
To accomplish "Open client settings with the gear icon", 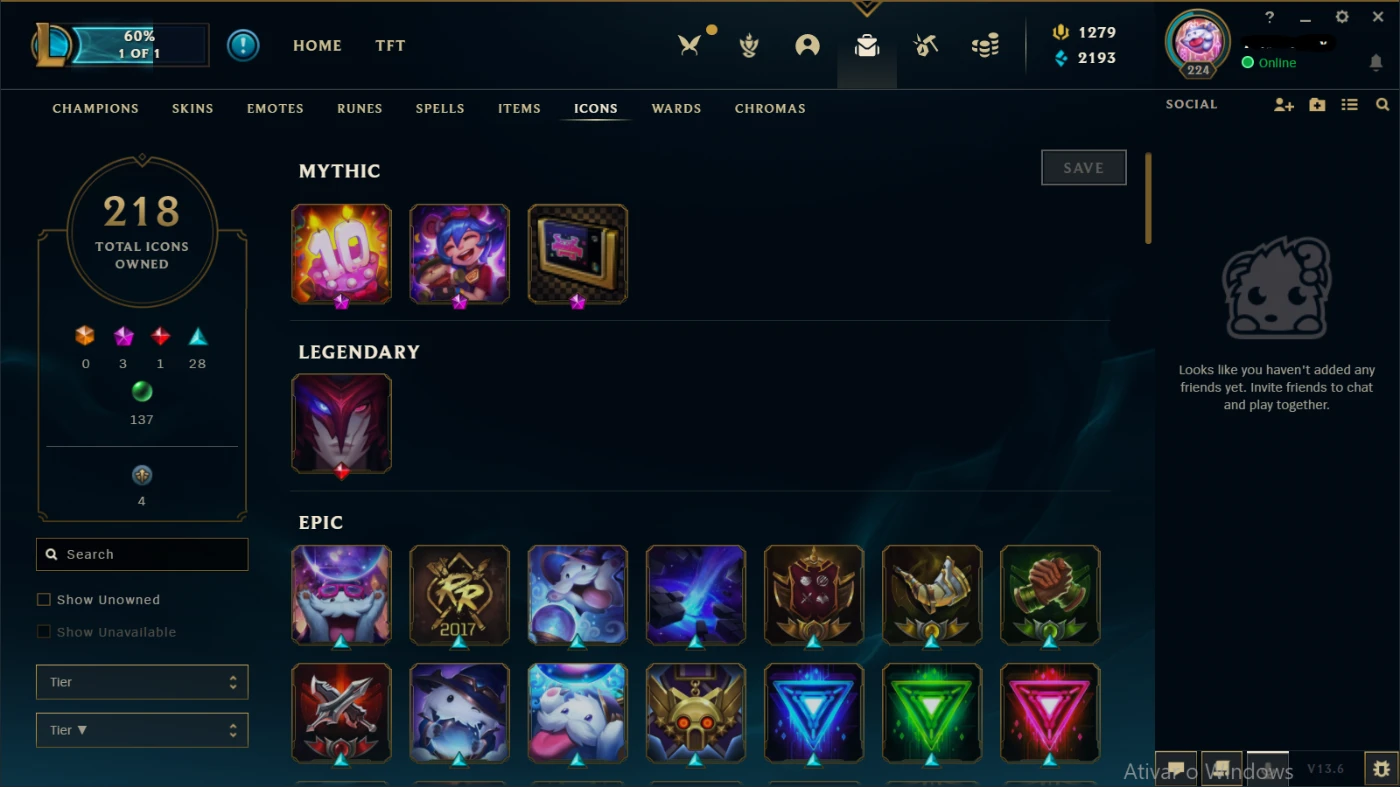I will click(x=1341, y=16).
